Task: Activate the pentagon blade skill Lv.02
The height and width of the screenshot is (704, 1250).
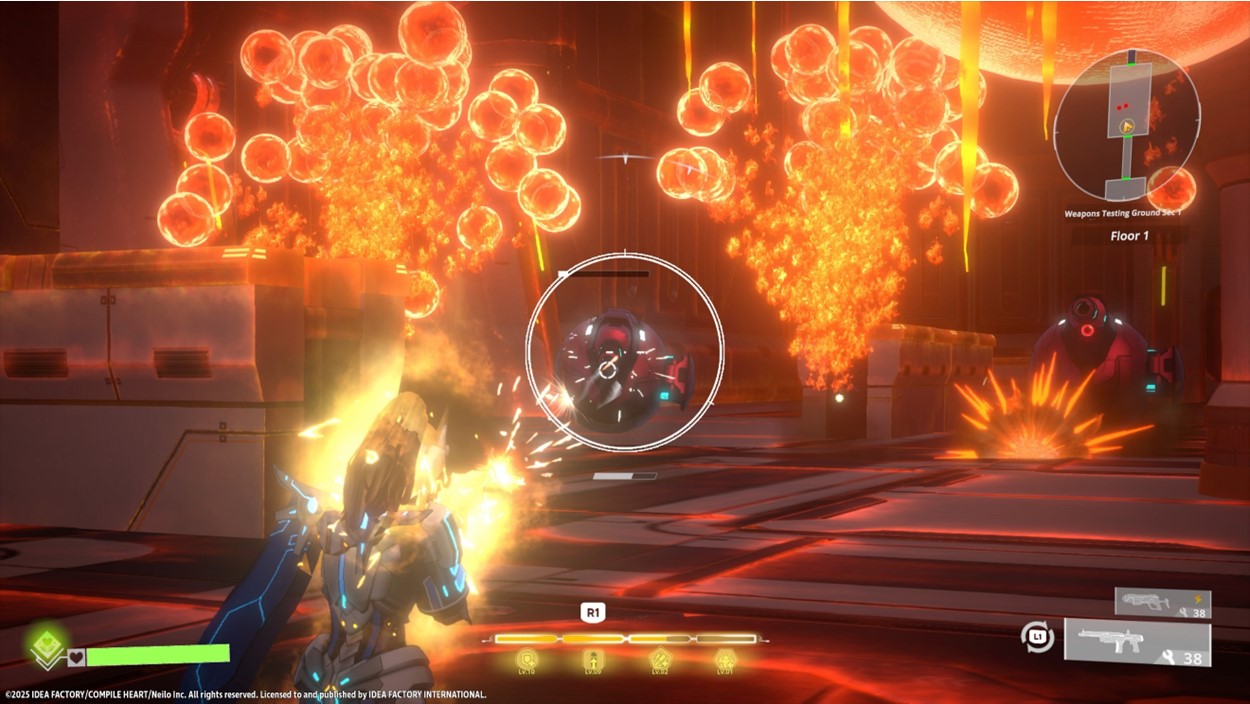Action: pos(660,660)
